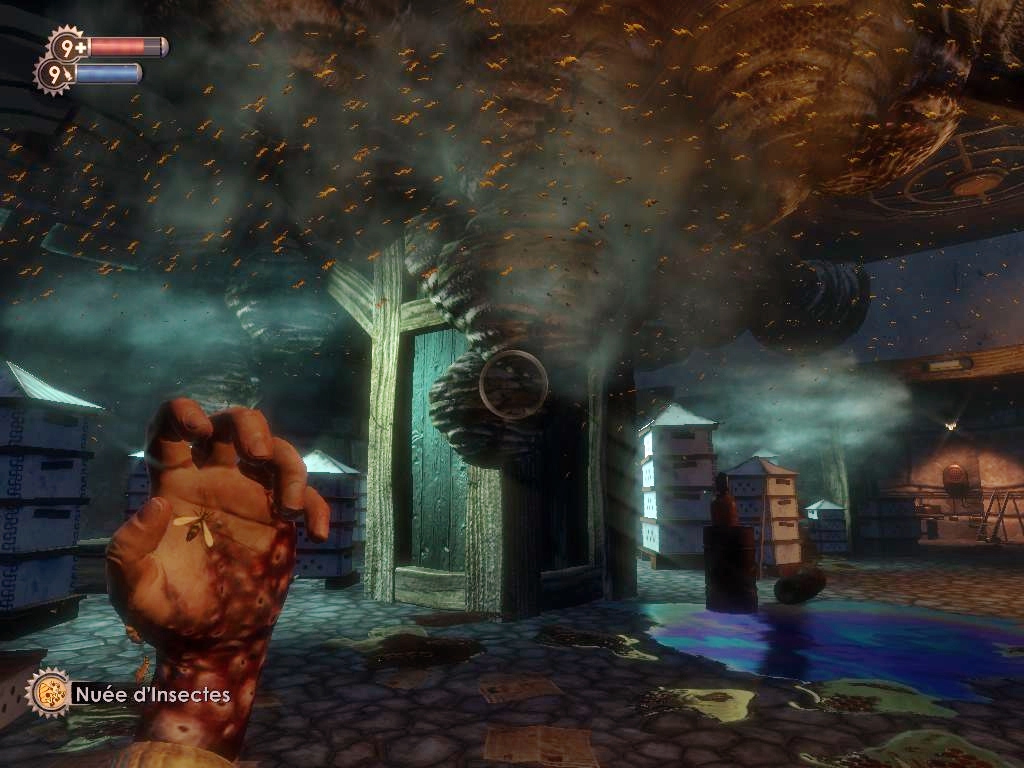This screenshot has height=768, width=1024.
Task: Select the Nuée d'Insectes plasmid icon
Action: tap(48, 692)
